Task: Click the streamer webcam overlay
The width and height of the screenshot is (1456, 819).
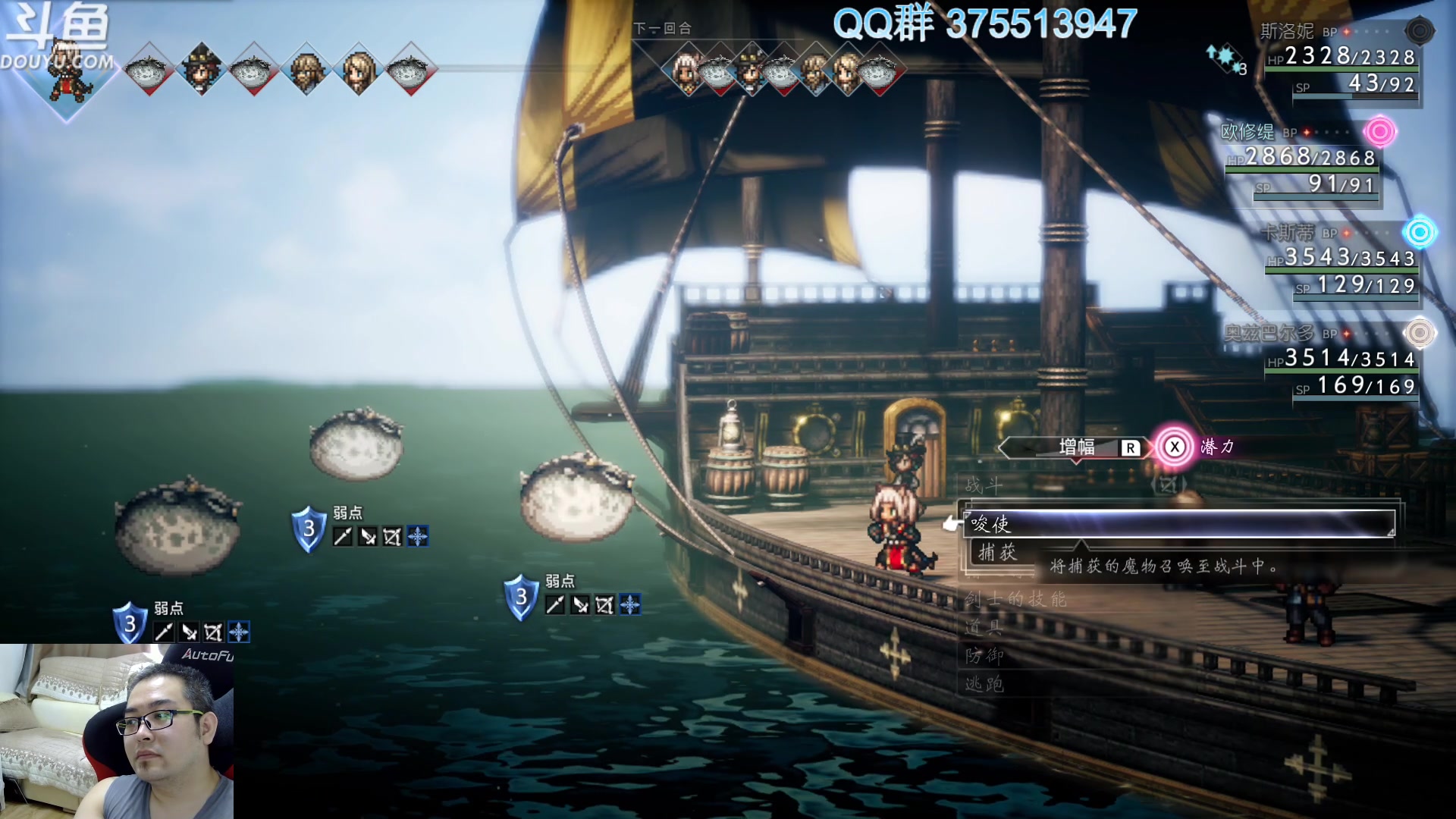Action: coord(117,731)
